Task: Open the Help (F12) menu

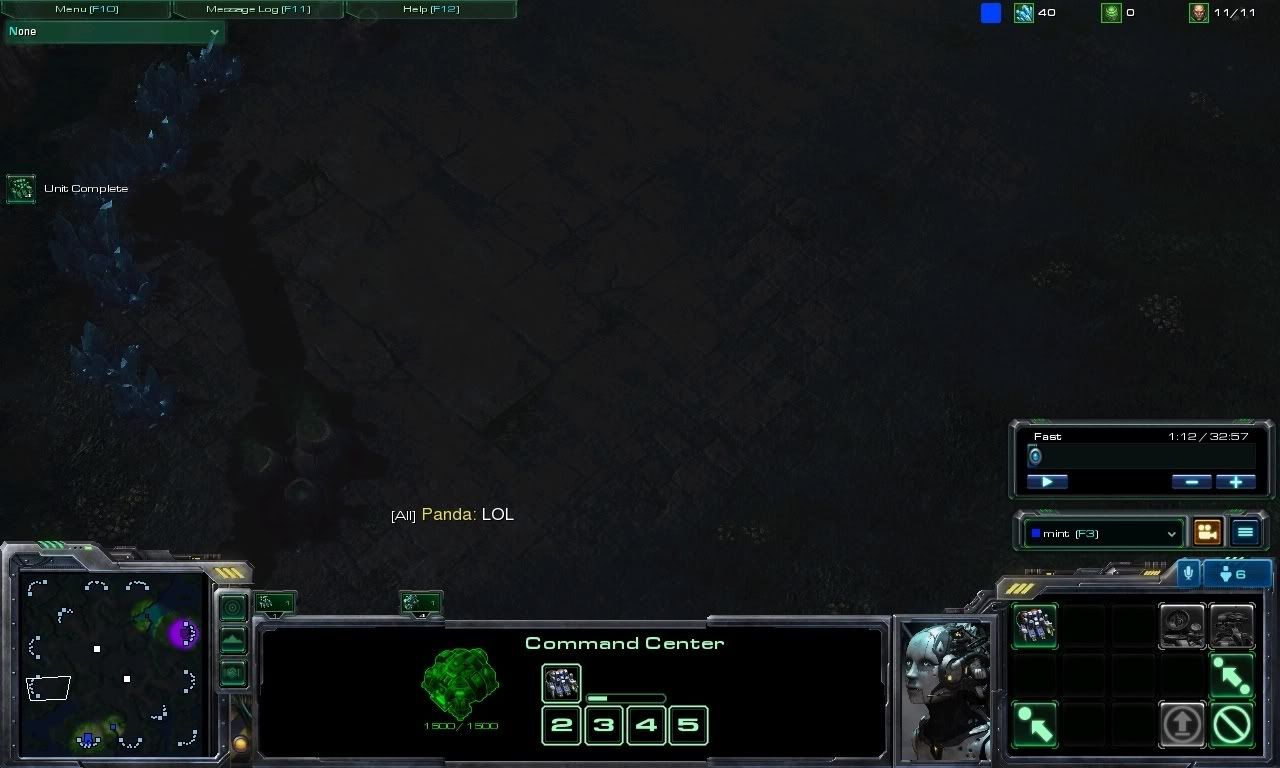Action: [430, 9]
